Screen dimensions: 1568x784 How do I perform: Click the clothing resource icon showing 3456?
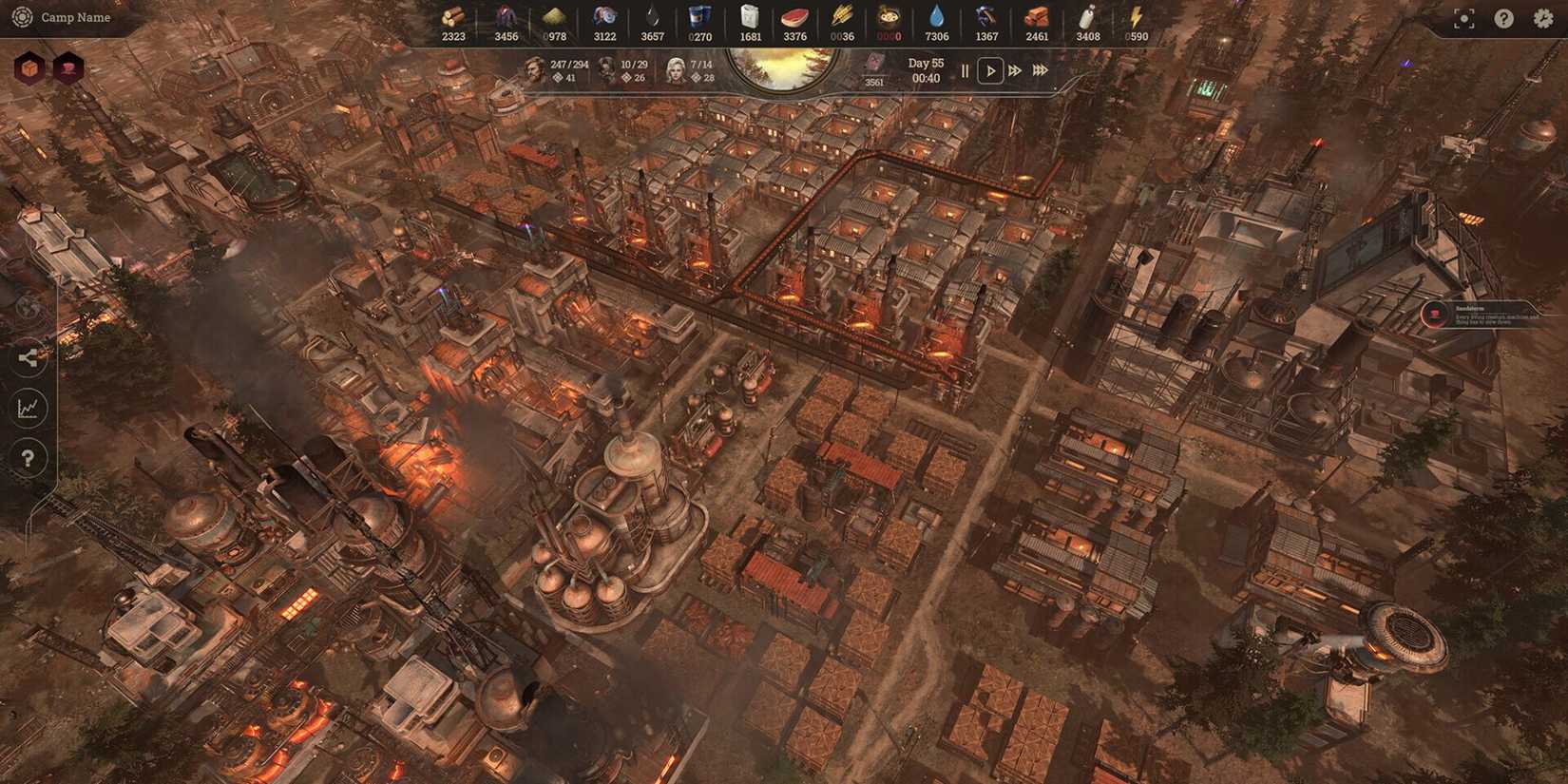[x=504, y=16]
